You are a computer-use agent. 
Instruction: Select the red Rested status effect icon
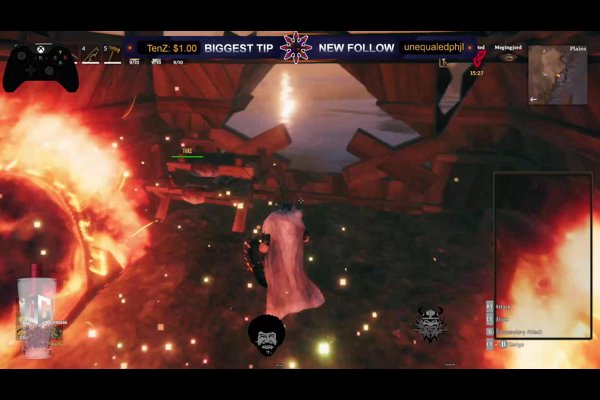click(478, 58)
